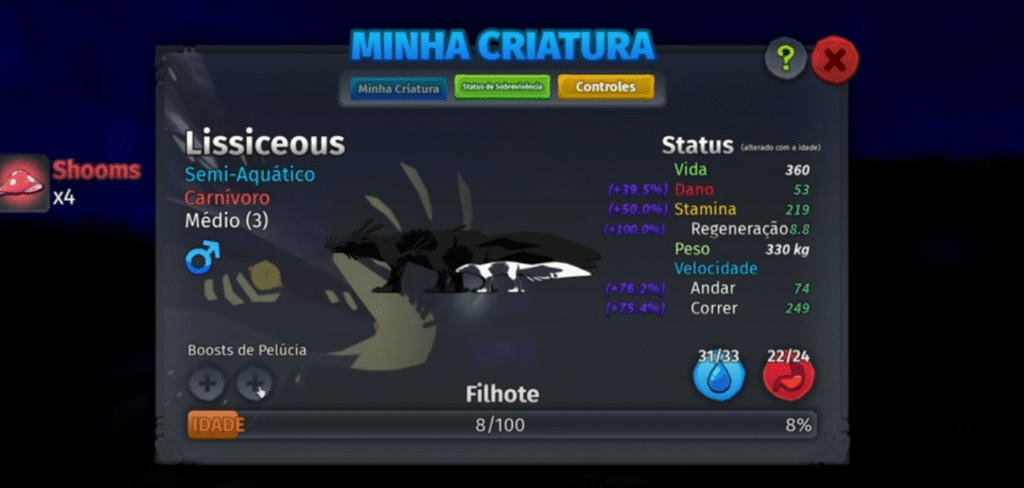Tap the red stomach hunger icon

[789, 377]
